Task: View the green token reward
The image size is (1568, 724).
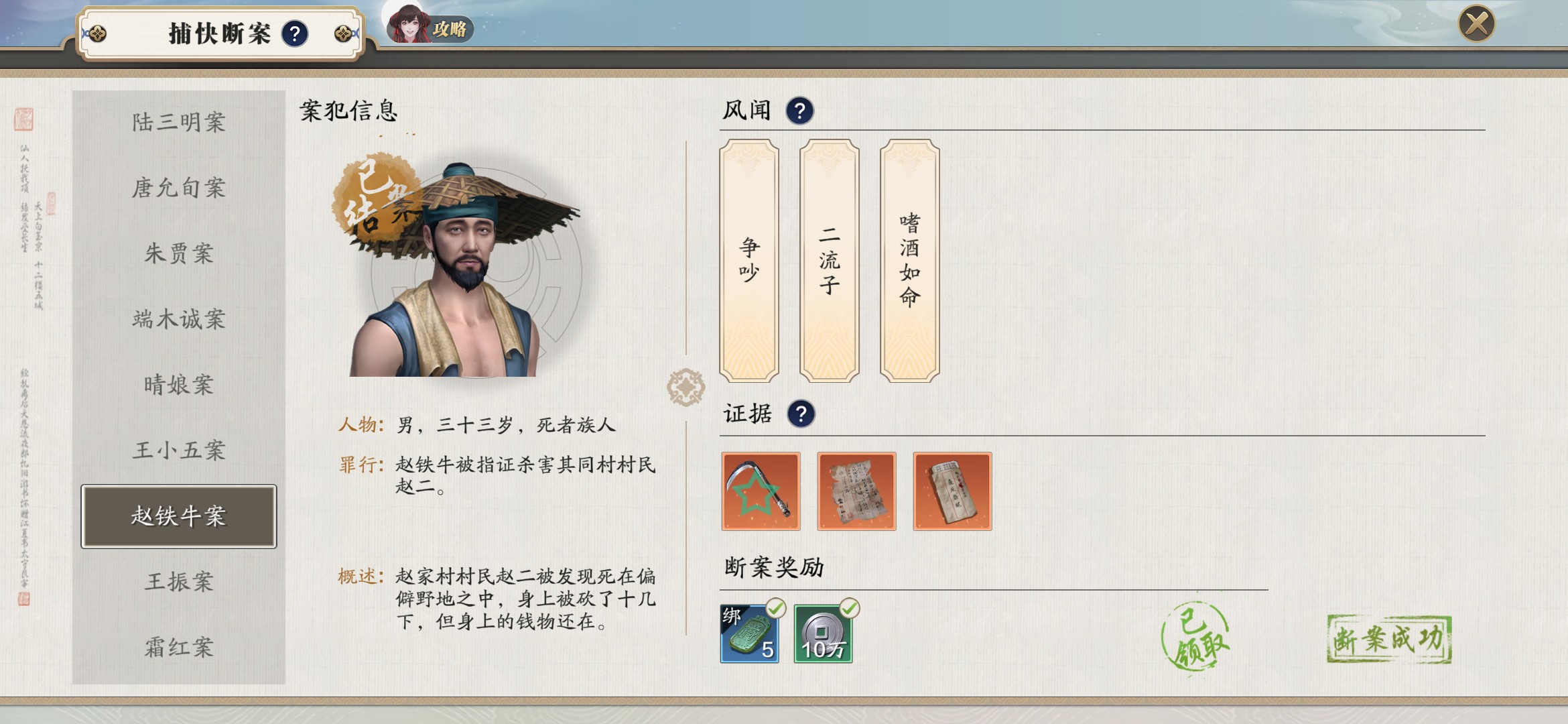Action: coord(750,633)
